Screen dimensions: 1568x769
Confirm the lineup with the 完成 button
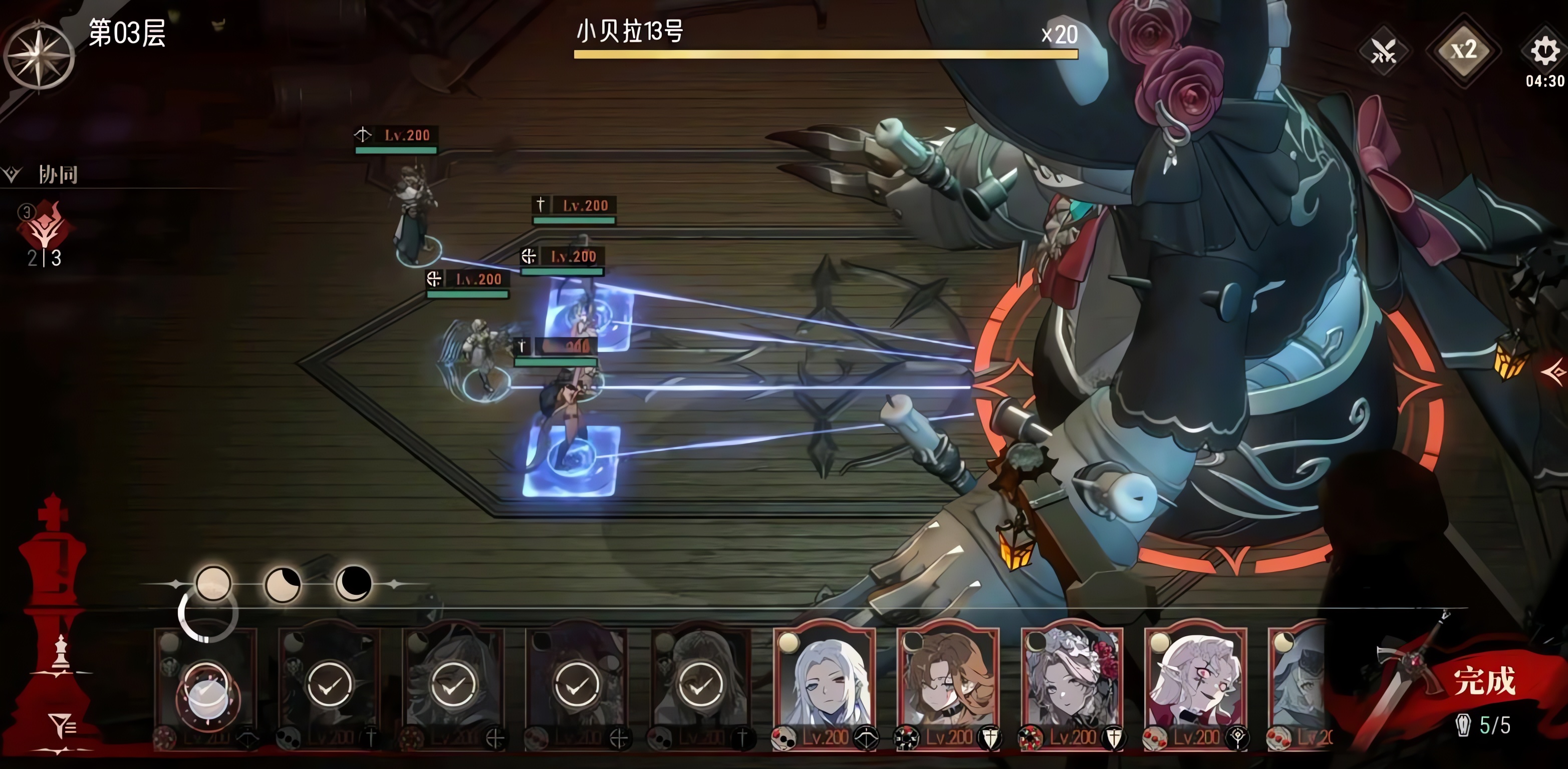pyautogui.click(x=1483, y=681)
